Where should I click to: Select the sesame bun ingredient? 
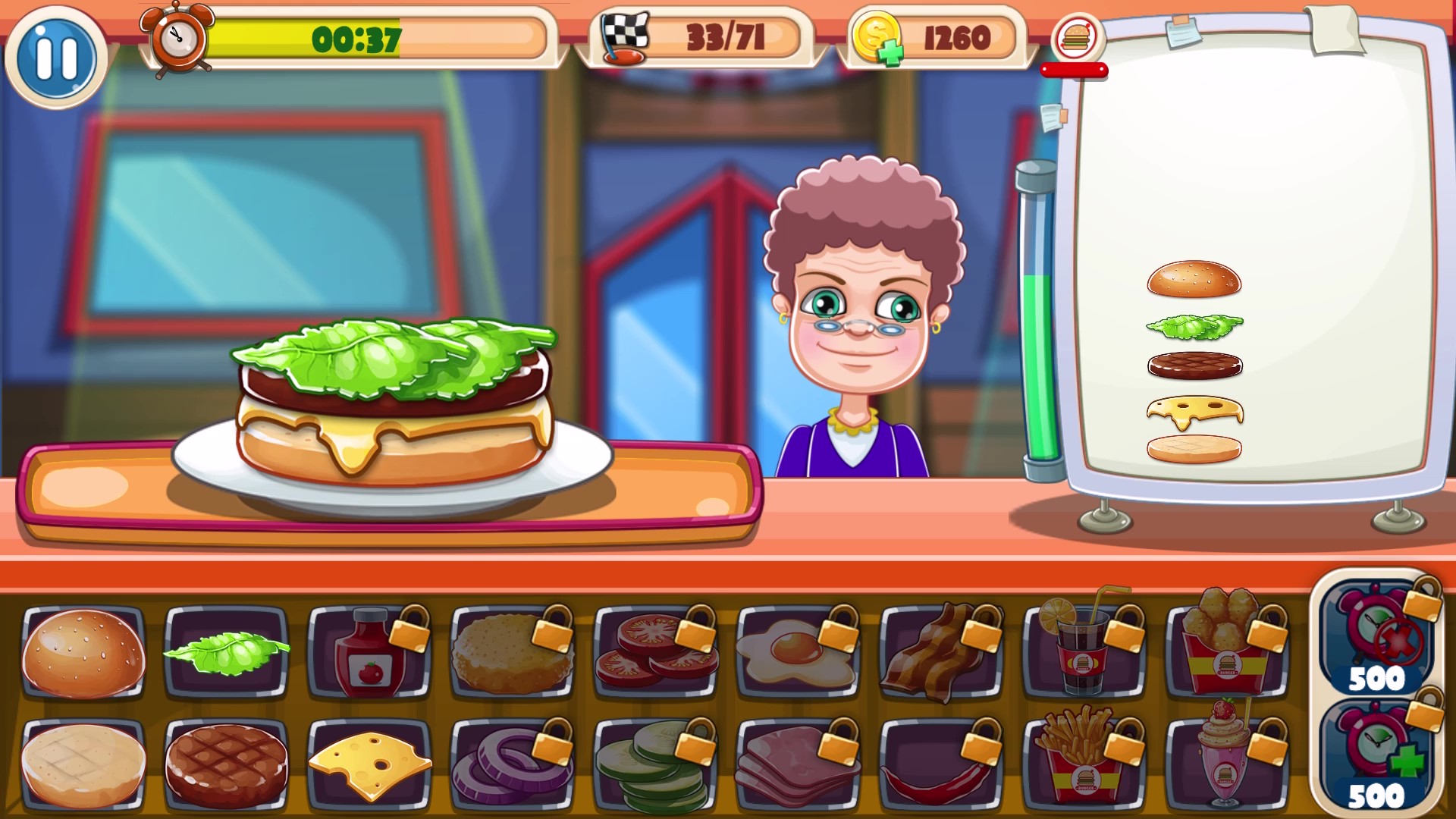(83, 654)
